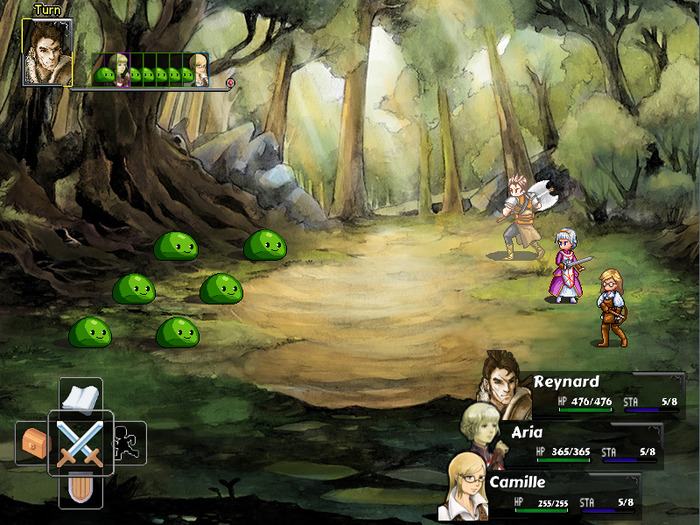700x525 pixels.
Task: Select Camille's portrait in the turn order bar
Action: click(199, 70)
